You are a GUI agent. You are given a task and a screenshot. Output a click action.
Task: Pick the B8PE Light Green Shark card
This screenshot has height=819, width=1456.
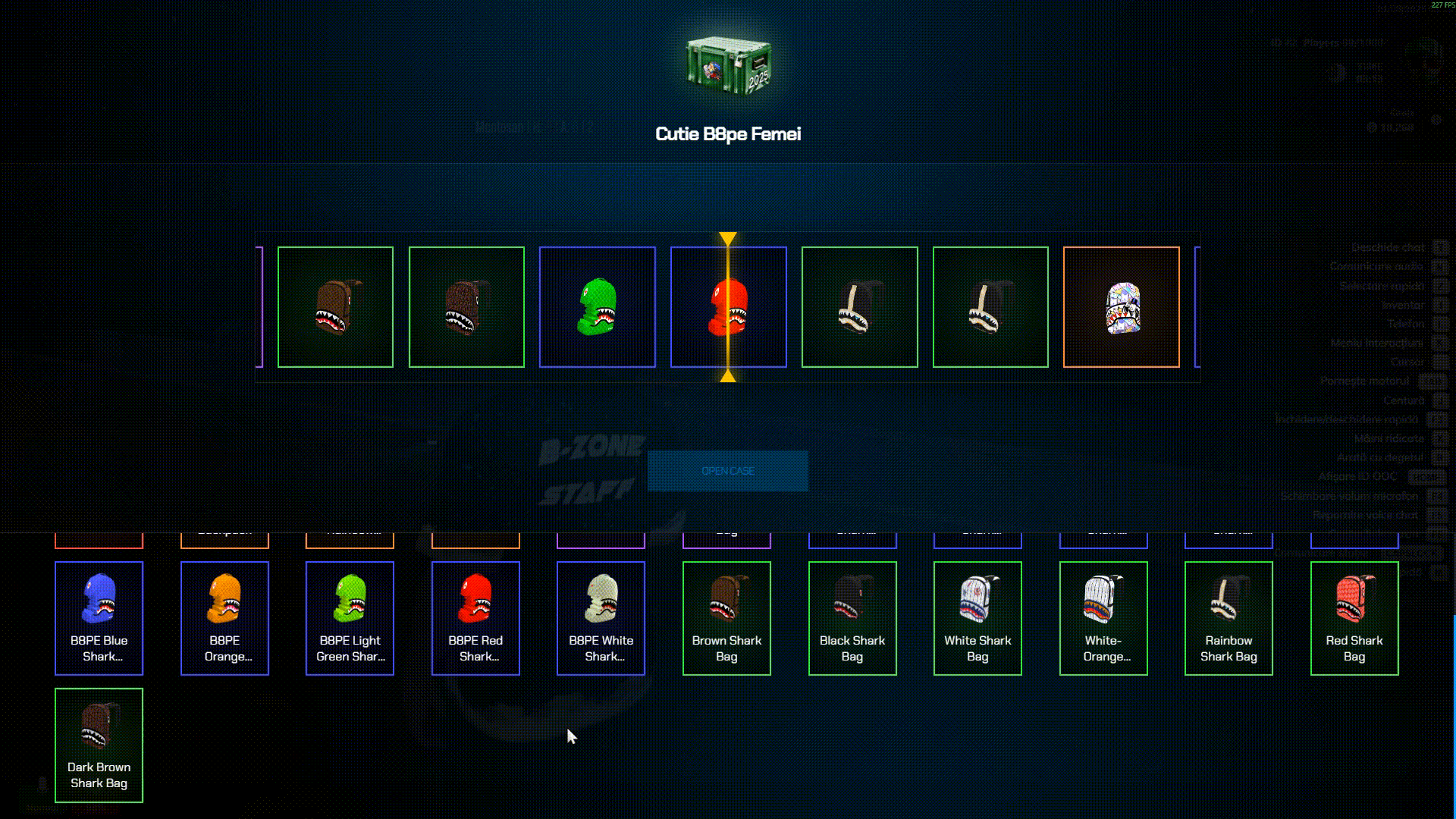(x=350, y=618)
